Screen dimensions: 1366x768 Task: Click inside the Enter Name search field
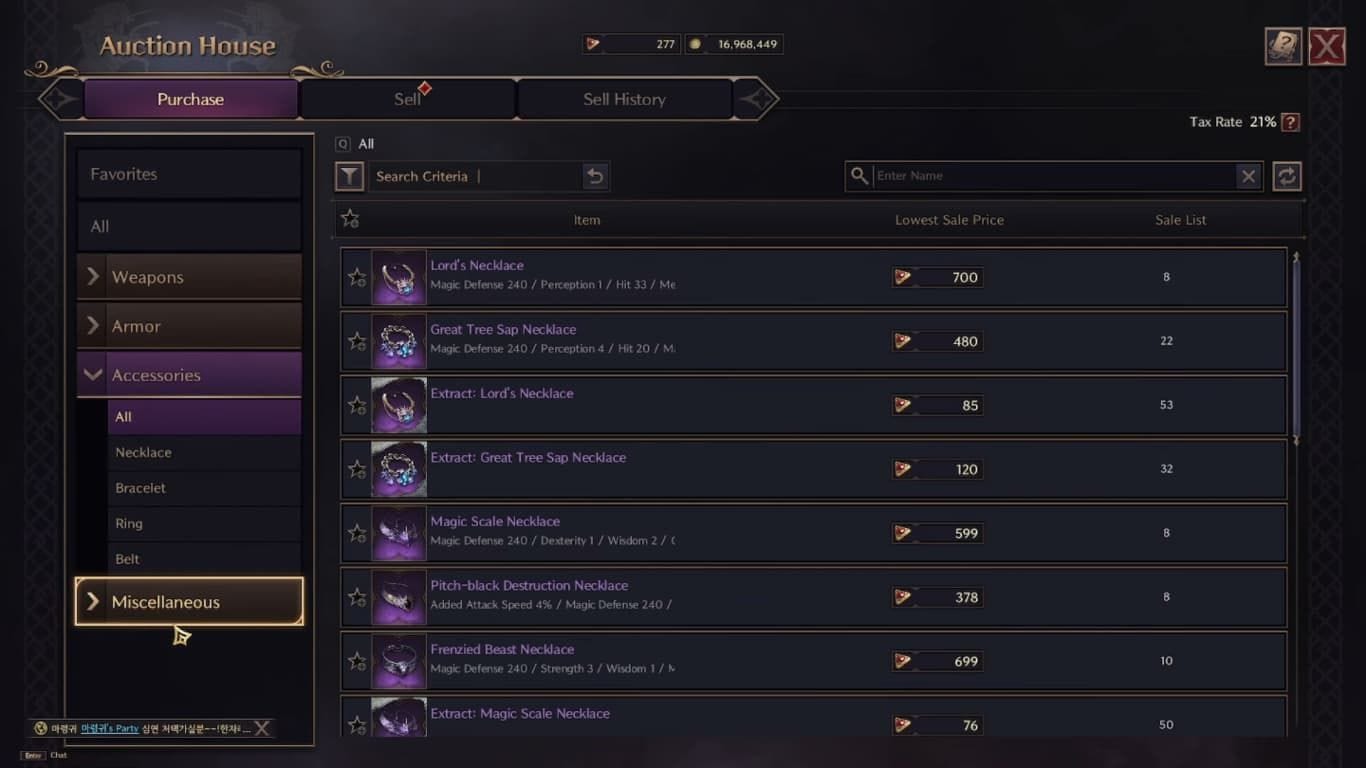[x=1050, y=176]
